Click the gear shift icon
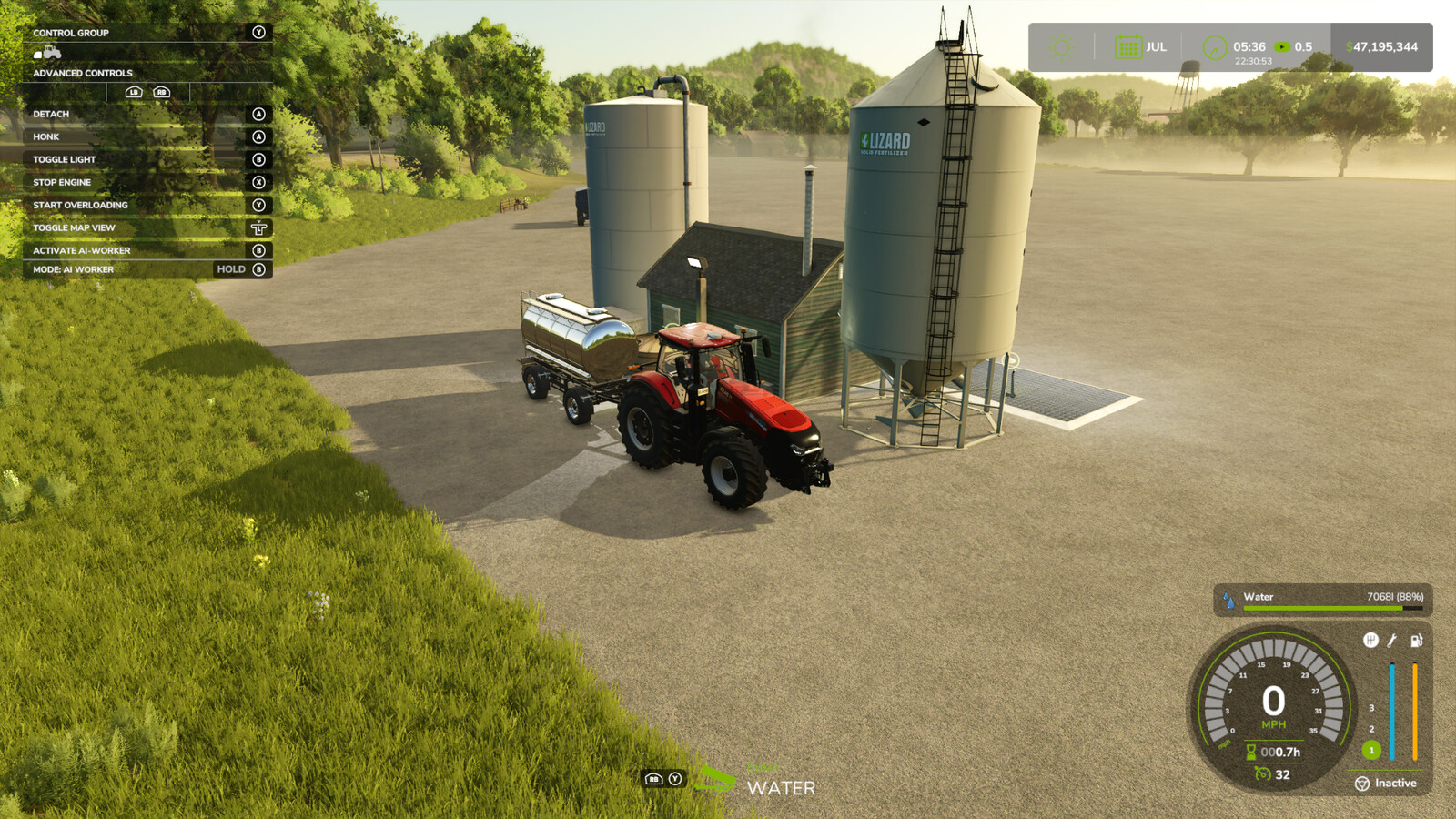Image resolution: width=1456 pixels, height=819 pixels. pos(1371,640)
